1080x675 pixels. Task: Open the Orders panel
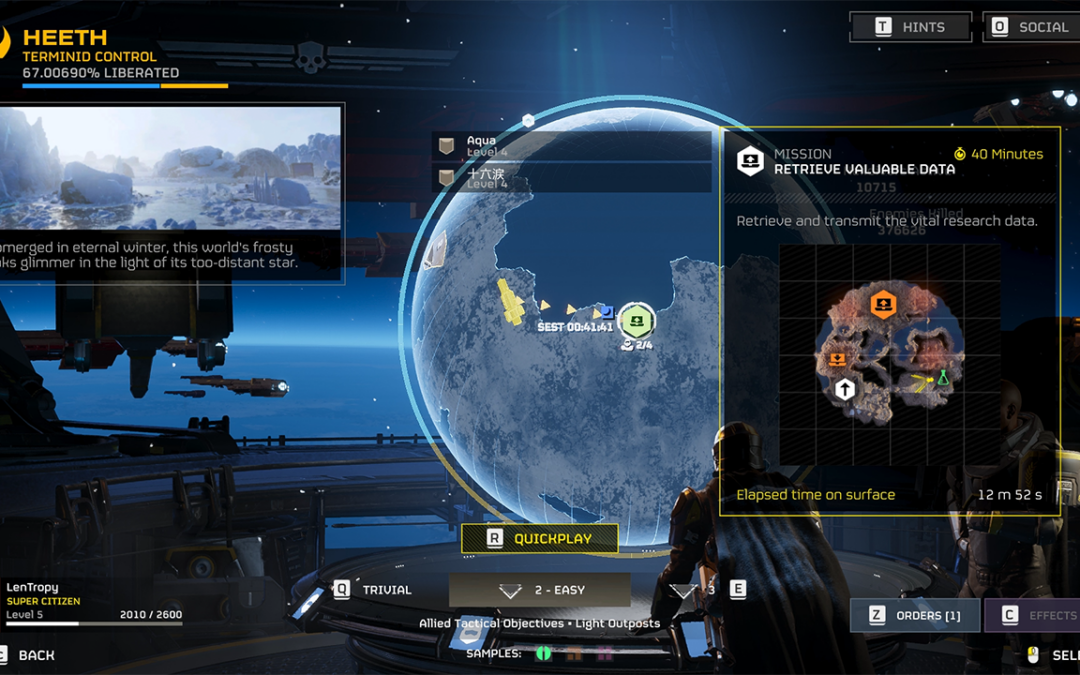(916, 615)
